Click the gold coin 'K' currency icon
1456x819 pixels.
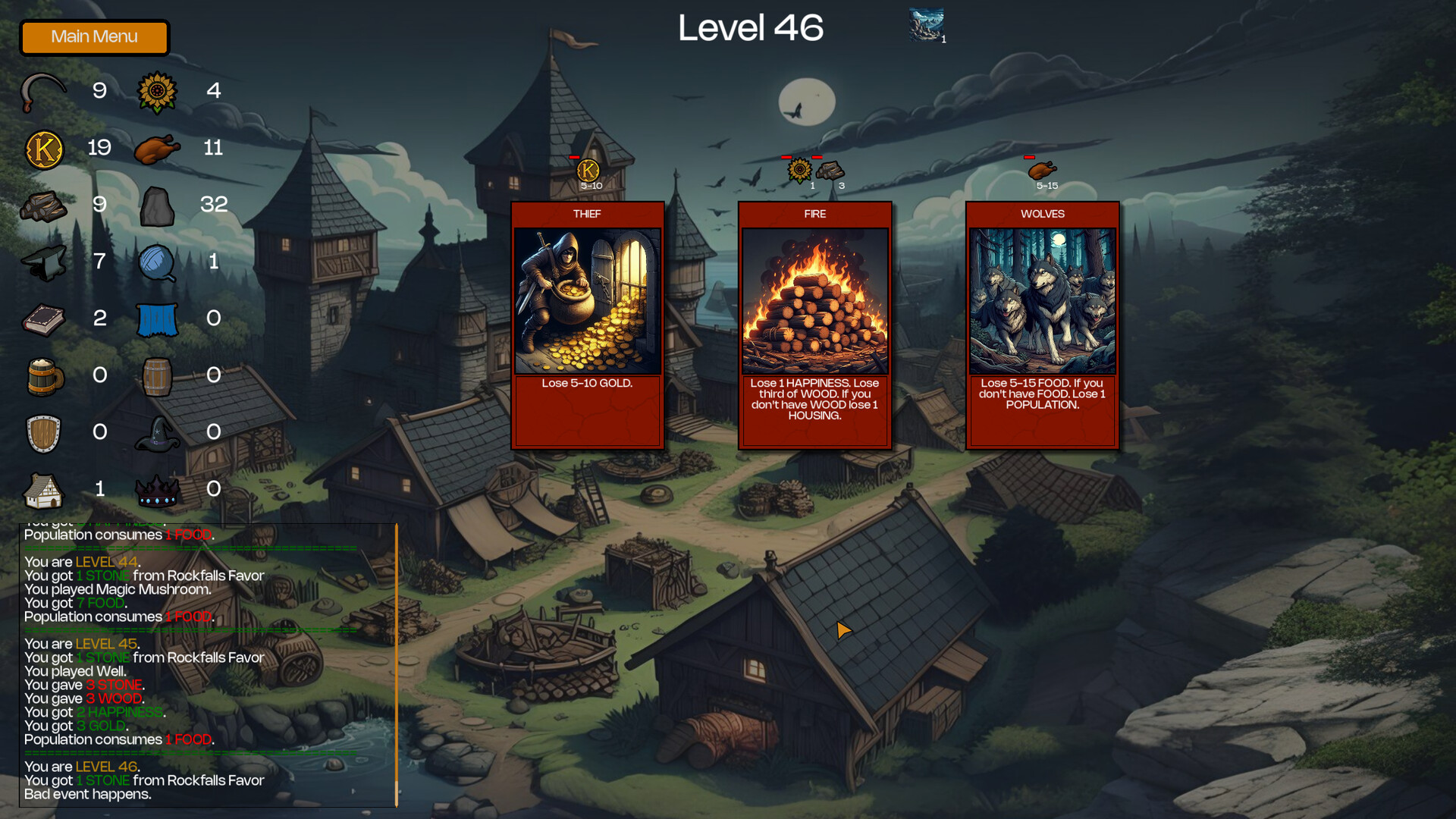pos(43,148)
